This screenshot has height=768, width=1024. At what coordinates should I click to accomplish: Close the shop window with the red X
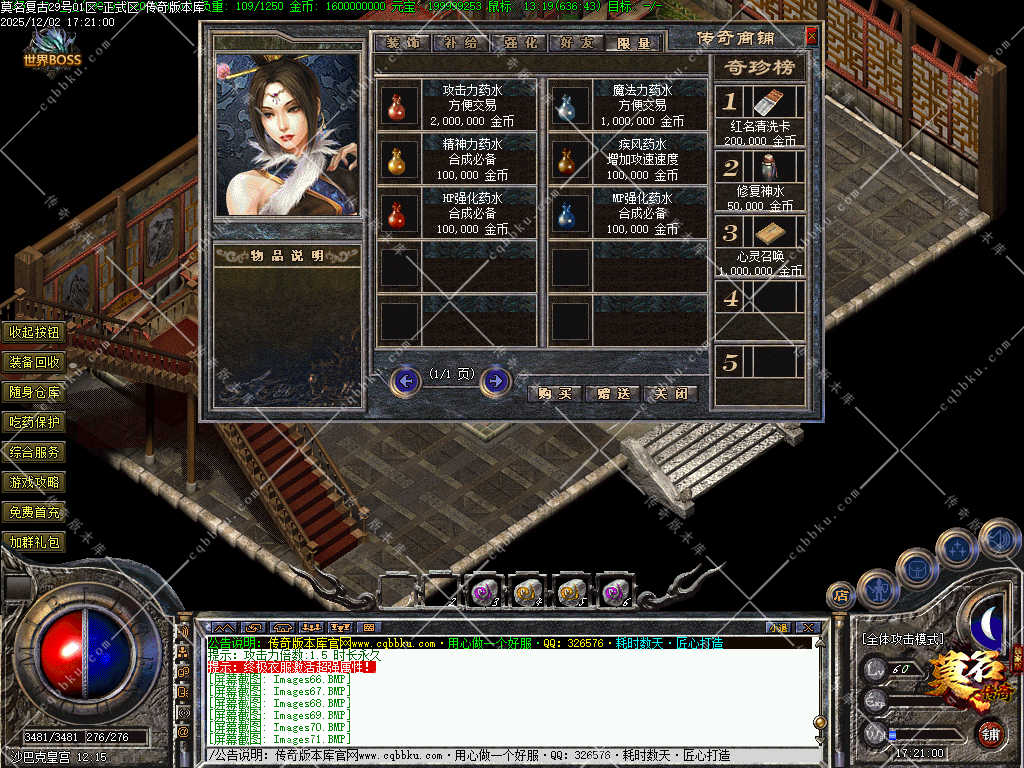pos(811,37)
